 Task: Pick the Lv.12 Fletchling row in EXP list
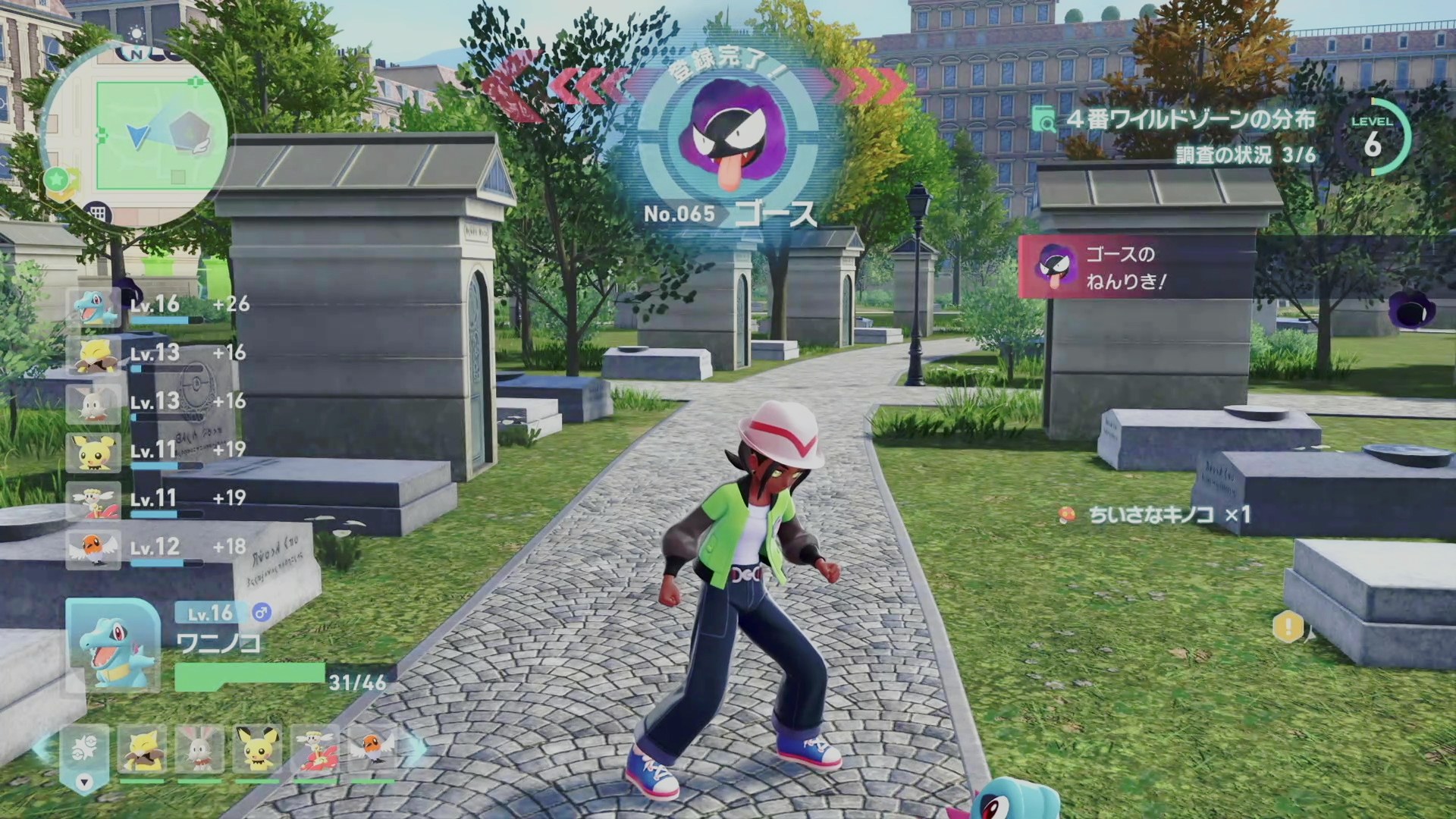click(x=155, y=548)
